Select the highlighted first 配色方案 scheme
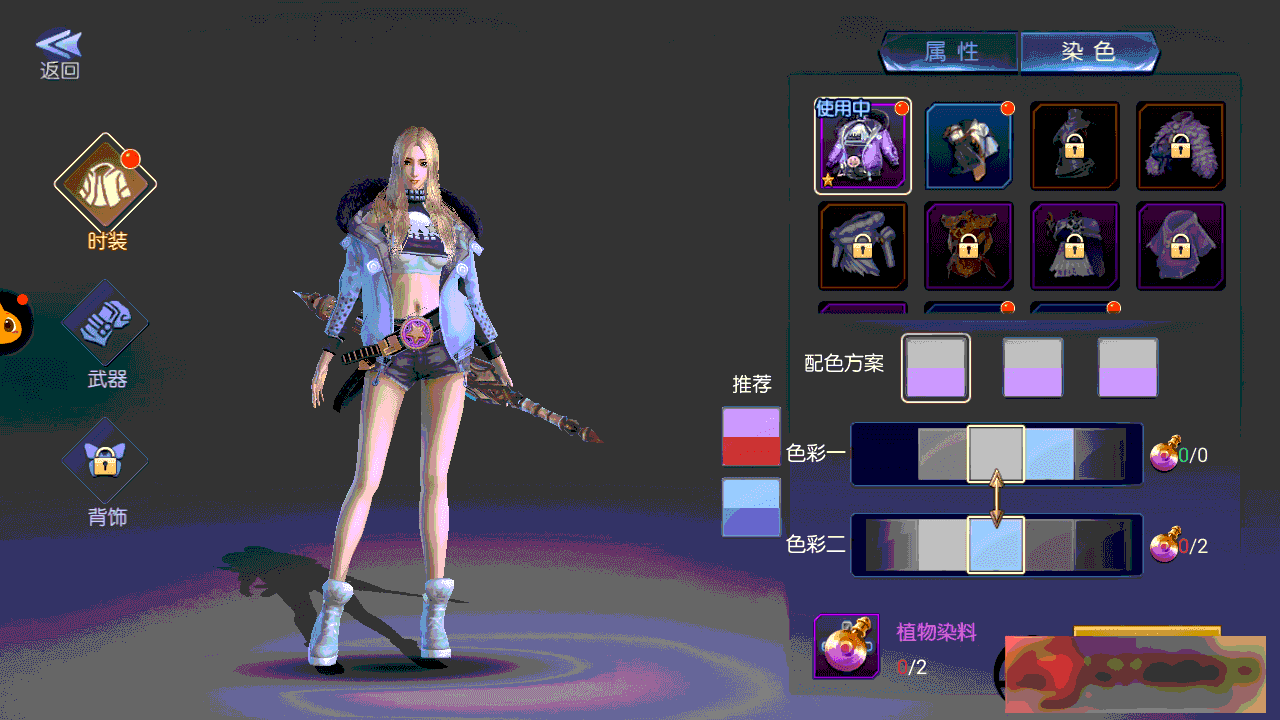Viewport: 1280px width, 720px height. pos(936,368)
